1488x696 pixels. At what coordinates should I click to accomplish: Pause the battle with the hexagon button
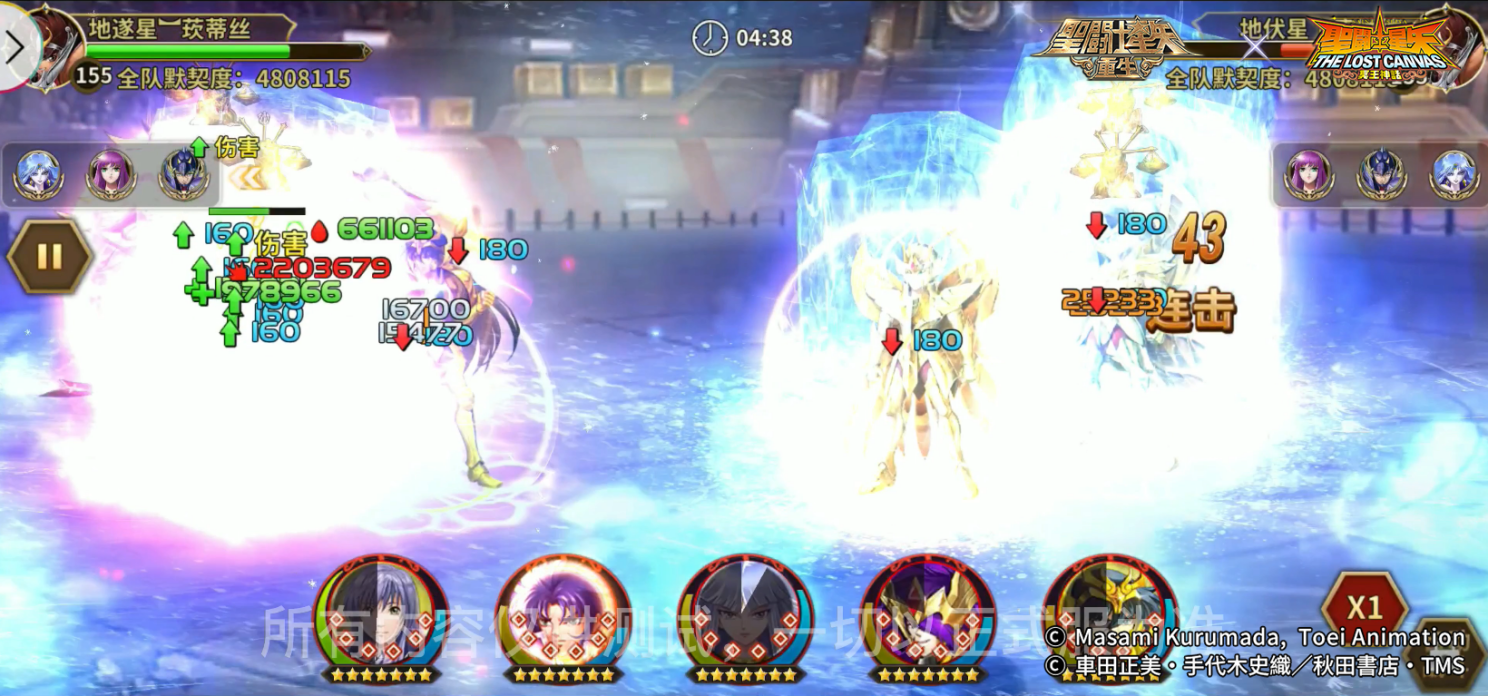[x=49, y=257]
